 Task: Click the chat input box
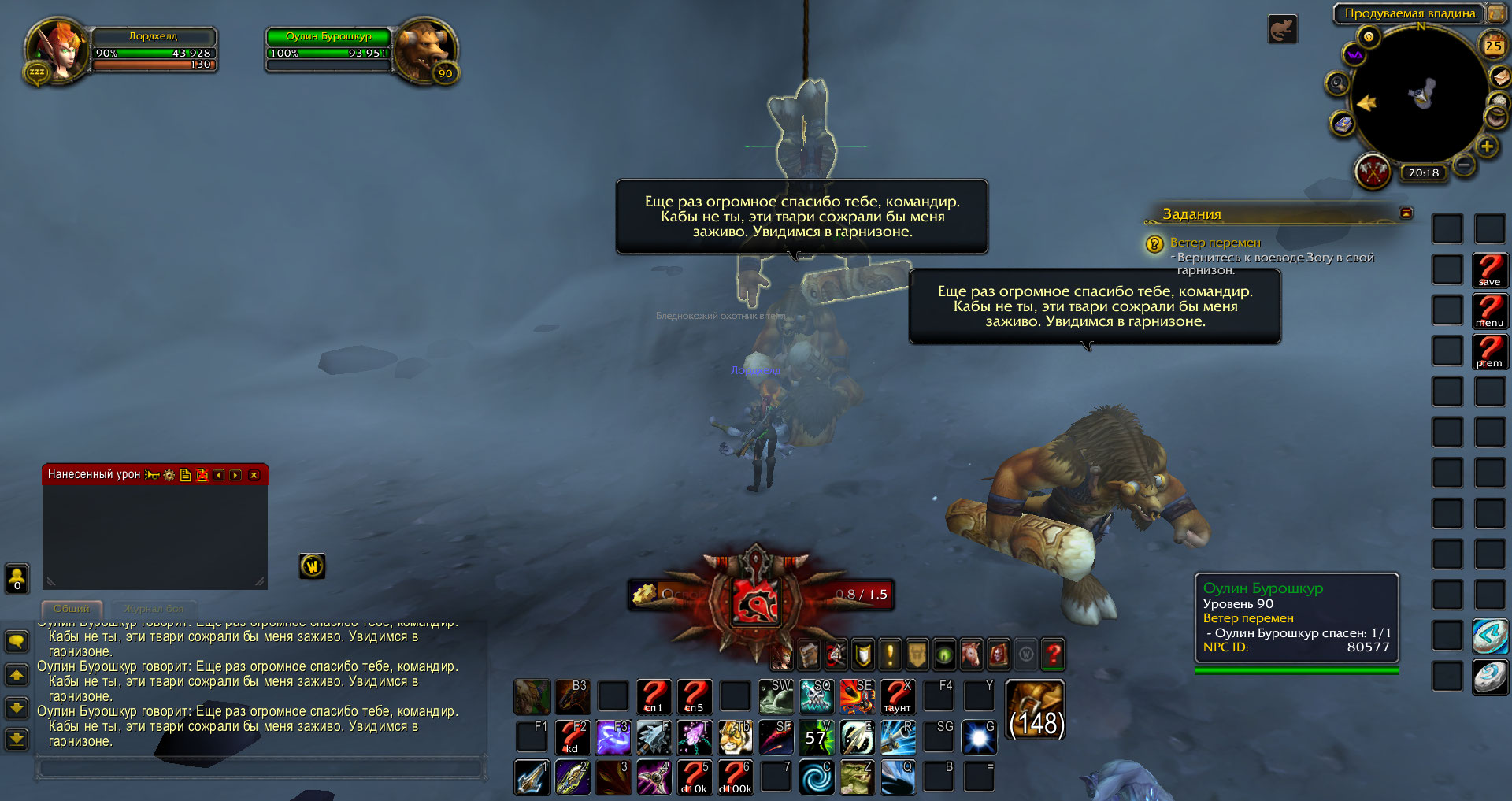[260, 768]
